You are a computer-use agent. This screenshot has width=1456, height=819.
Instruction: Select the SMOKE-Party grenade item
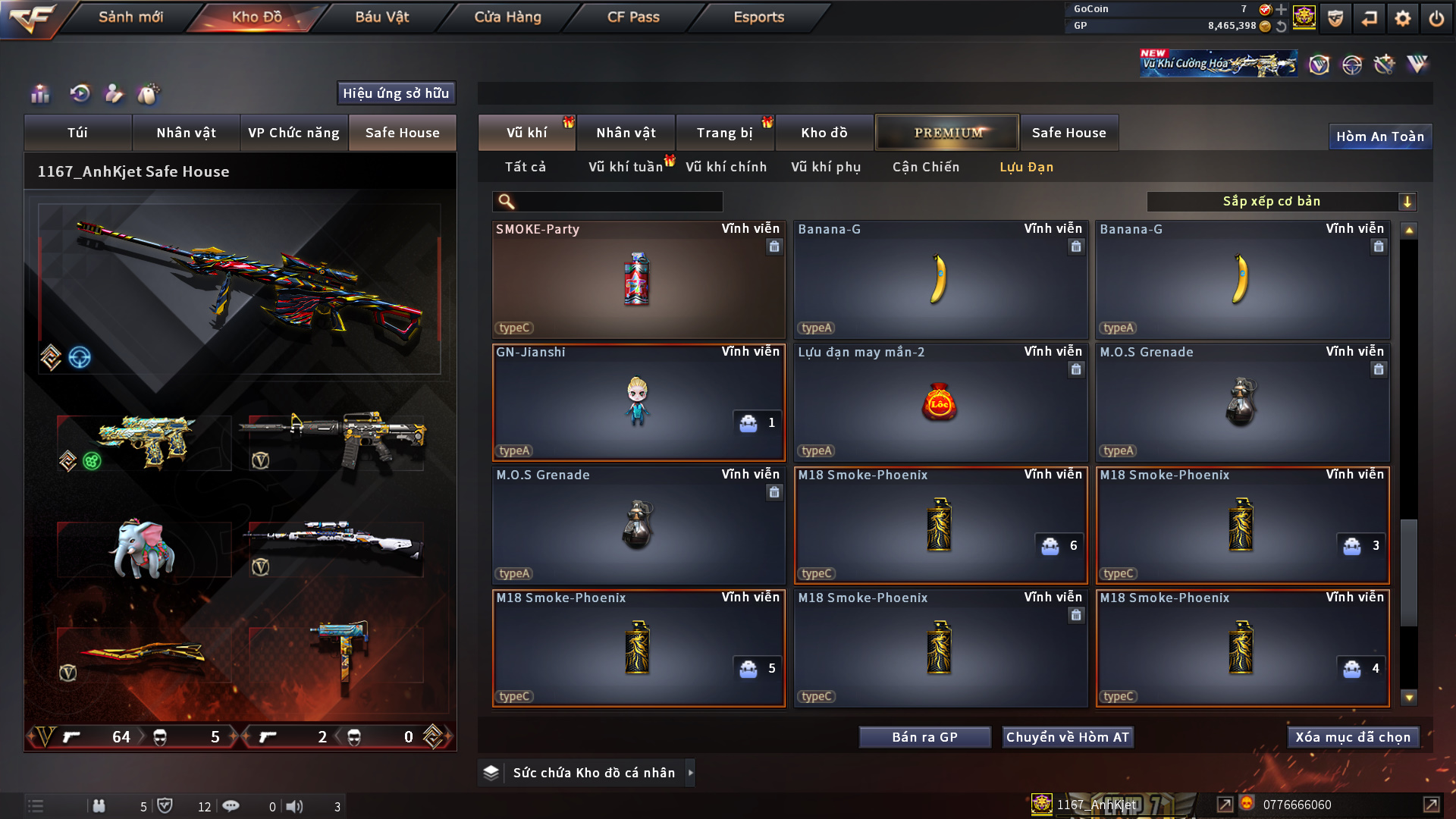[x=638, y=279]
